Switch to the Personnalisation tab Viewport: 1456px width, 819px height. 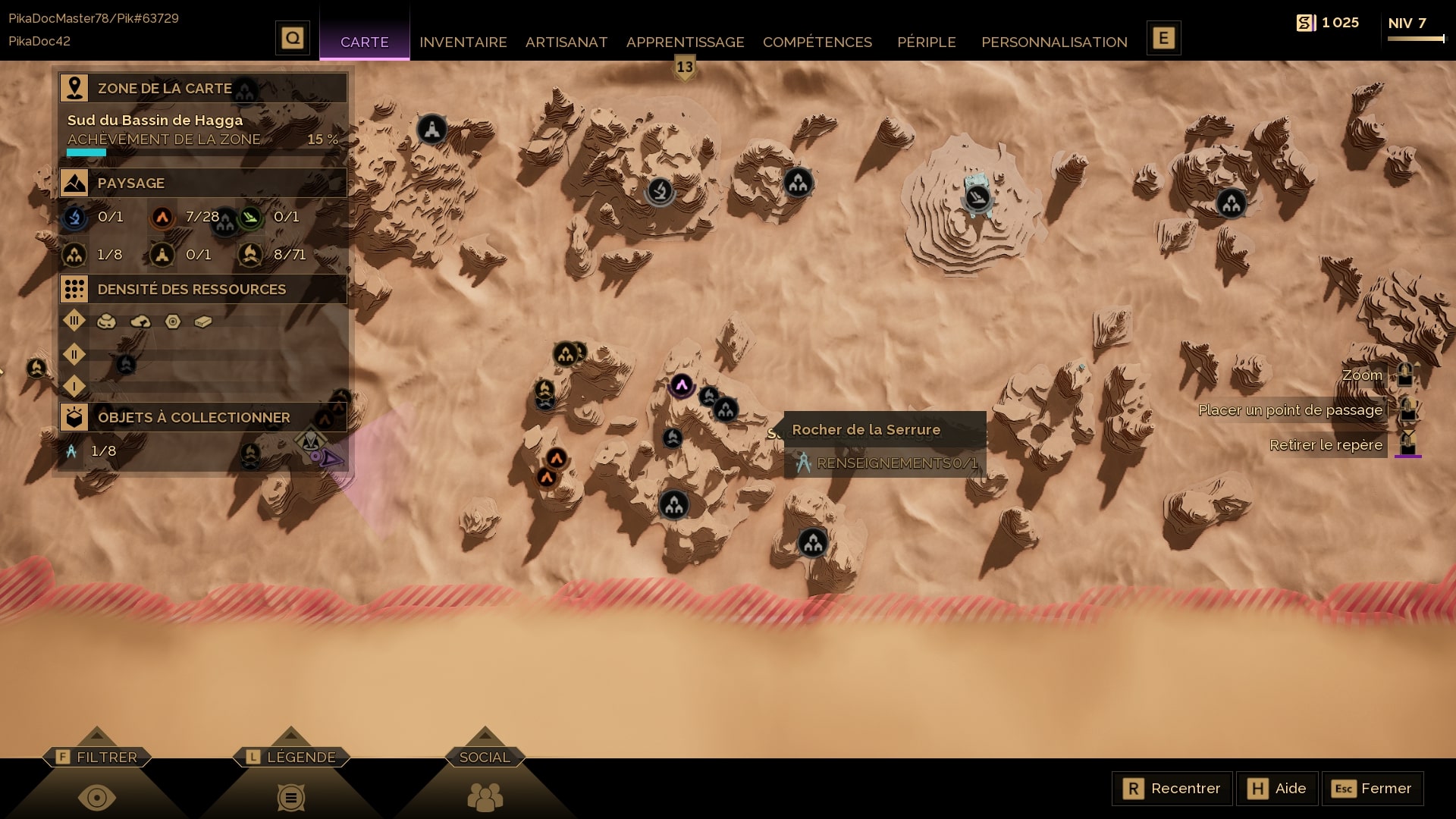[1053, 42]
